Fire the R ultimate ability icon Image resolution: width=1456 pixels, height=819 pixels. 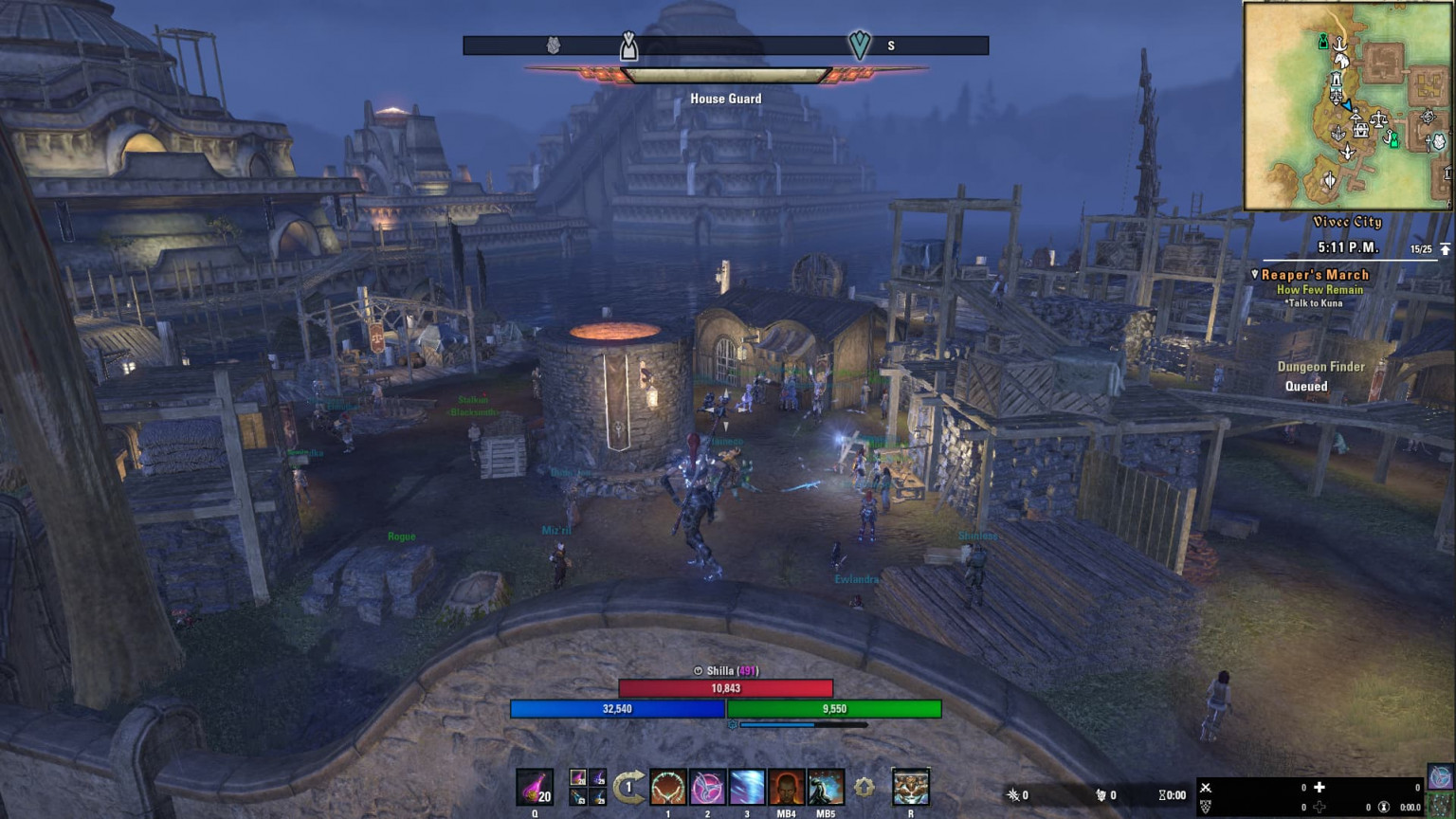coord(910,787)
